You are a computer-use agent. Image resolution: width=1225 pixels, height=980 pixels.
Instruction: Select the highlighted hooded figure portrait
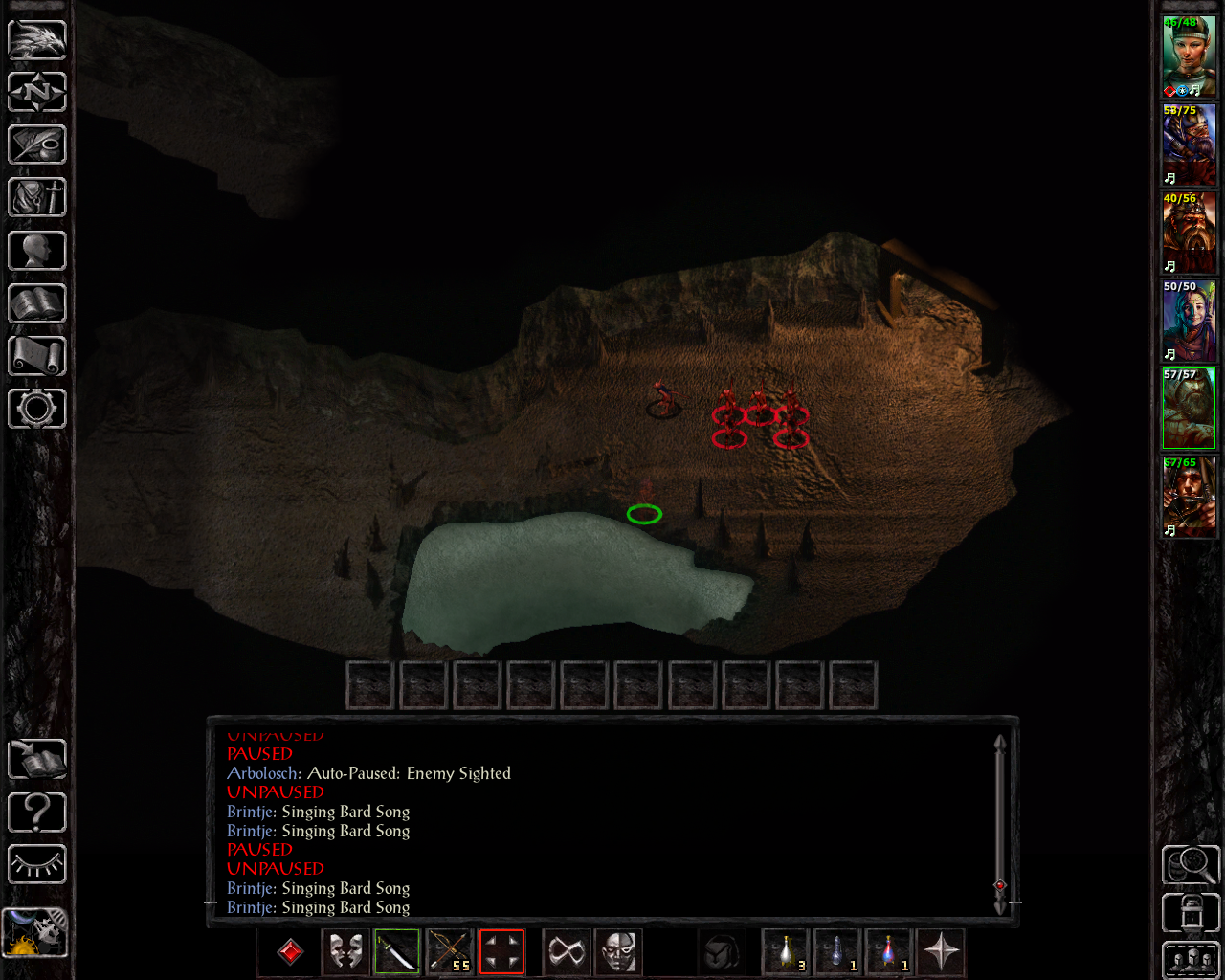1189,409
